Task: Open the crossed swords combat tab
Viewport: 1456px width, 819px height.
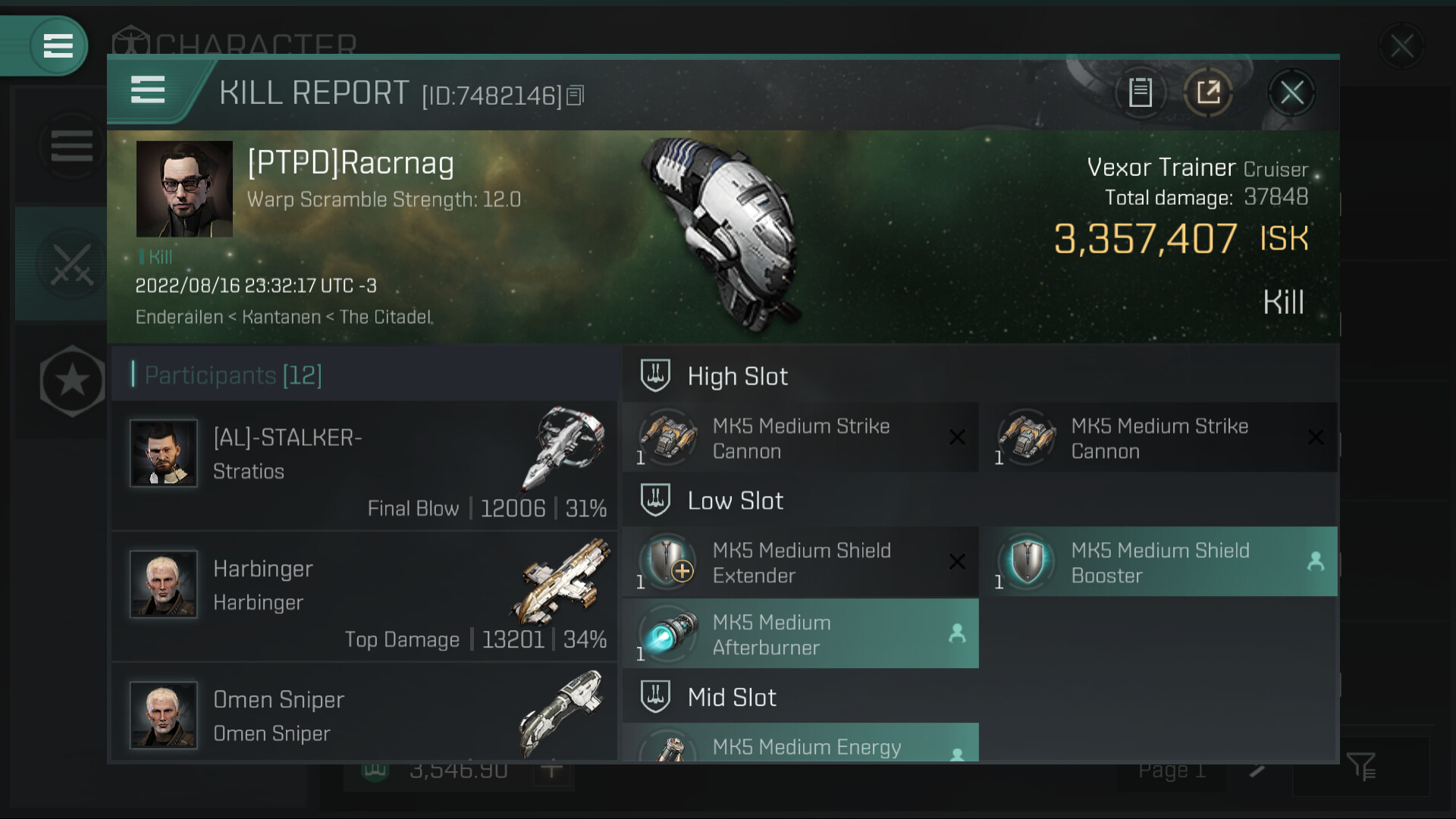Action: (71, 264)
